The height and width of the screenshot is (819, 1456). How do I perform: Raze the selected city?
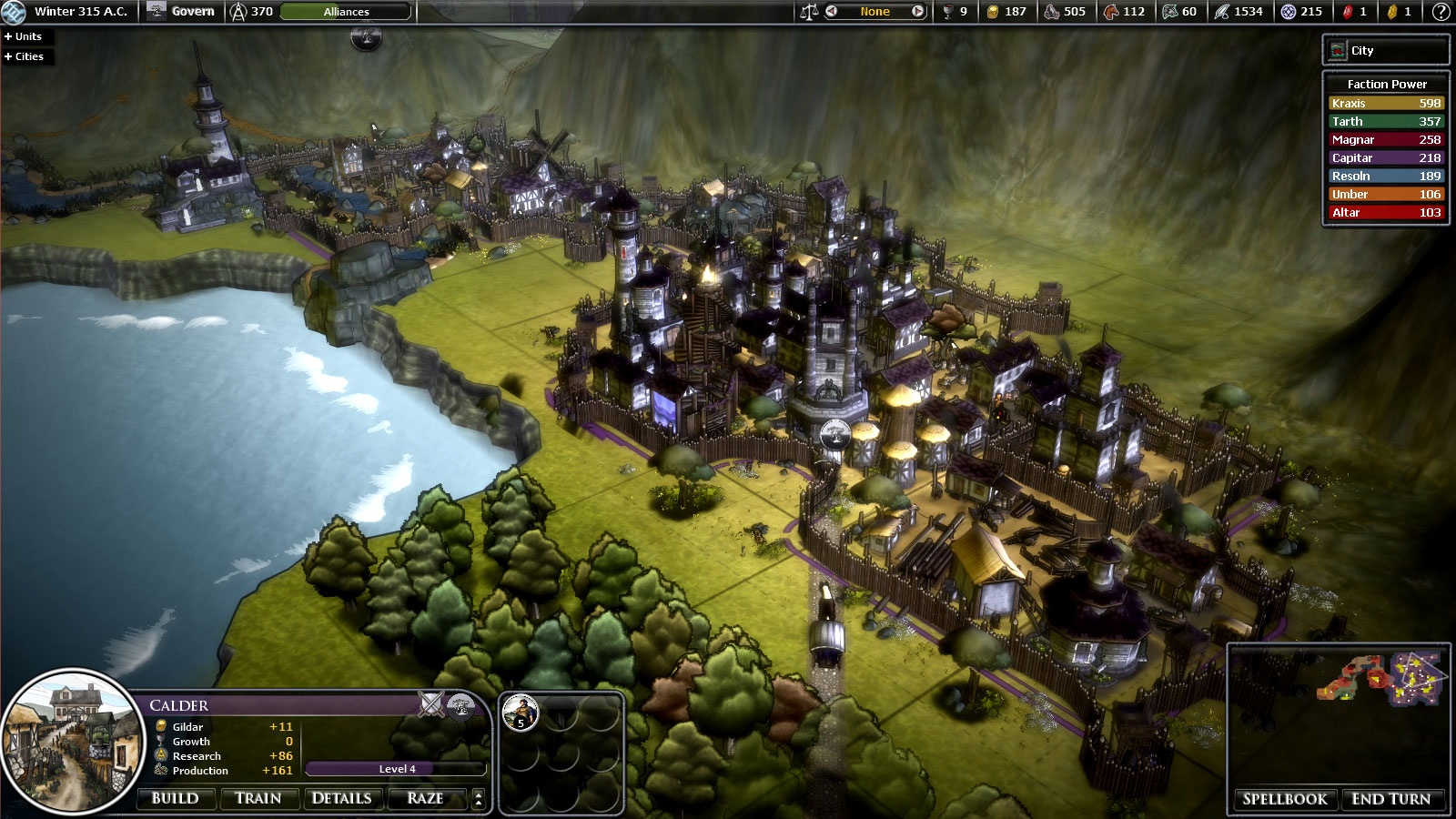tap(425, 798)
